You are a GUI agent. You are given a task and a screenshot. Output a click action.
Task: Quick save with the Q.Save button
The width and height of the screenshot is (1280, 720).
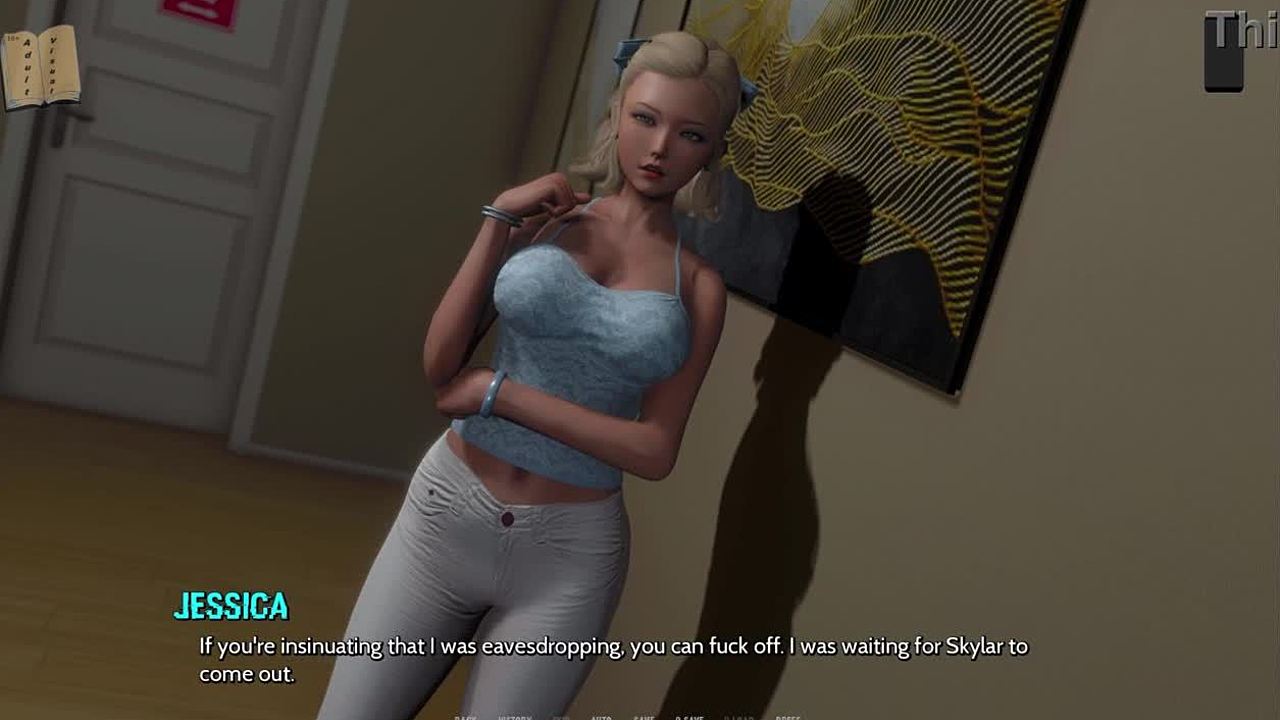689,717
